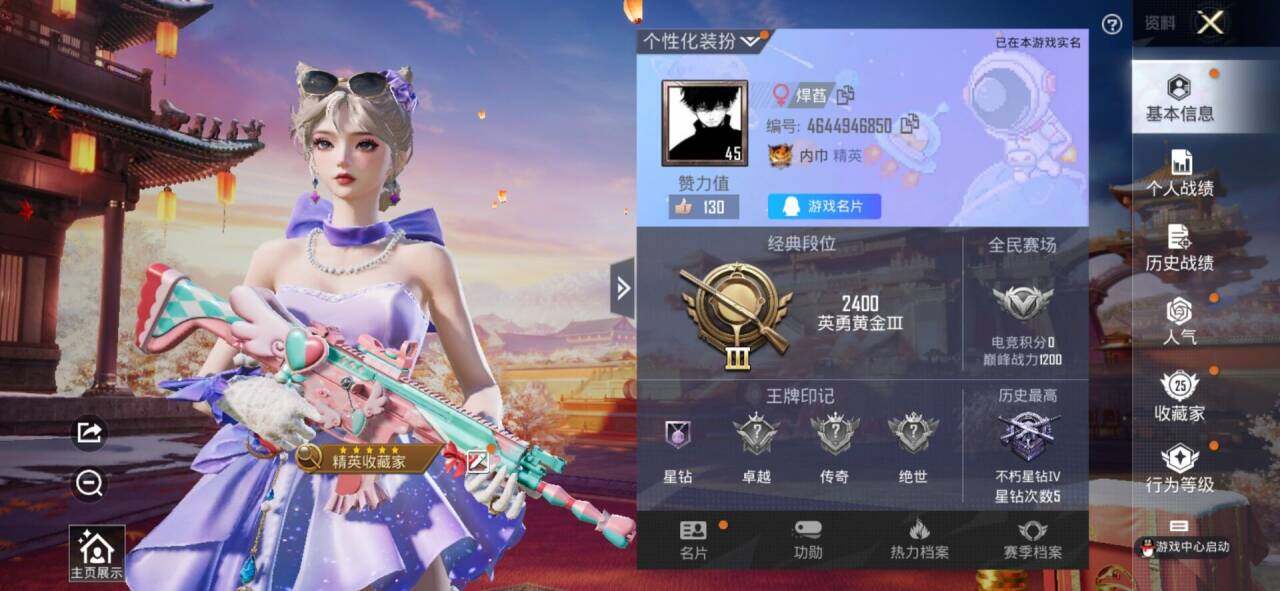Open the 游戏名片 button
The width and height of the screenshot is (1280, 591).
(x=824, y=207)
